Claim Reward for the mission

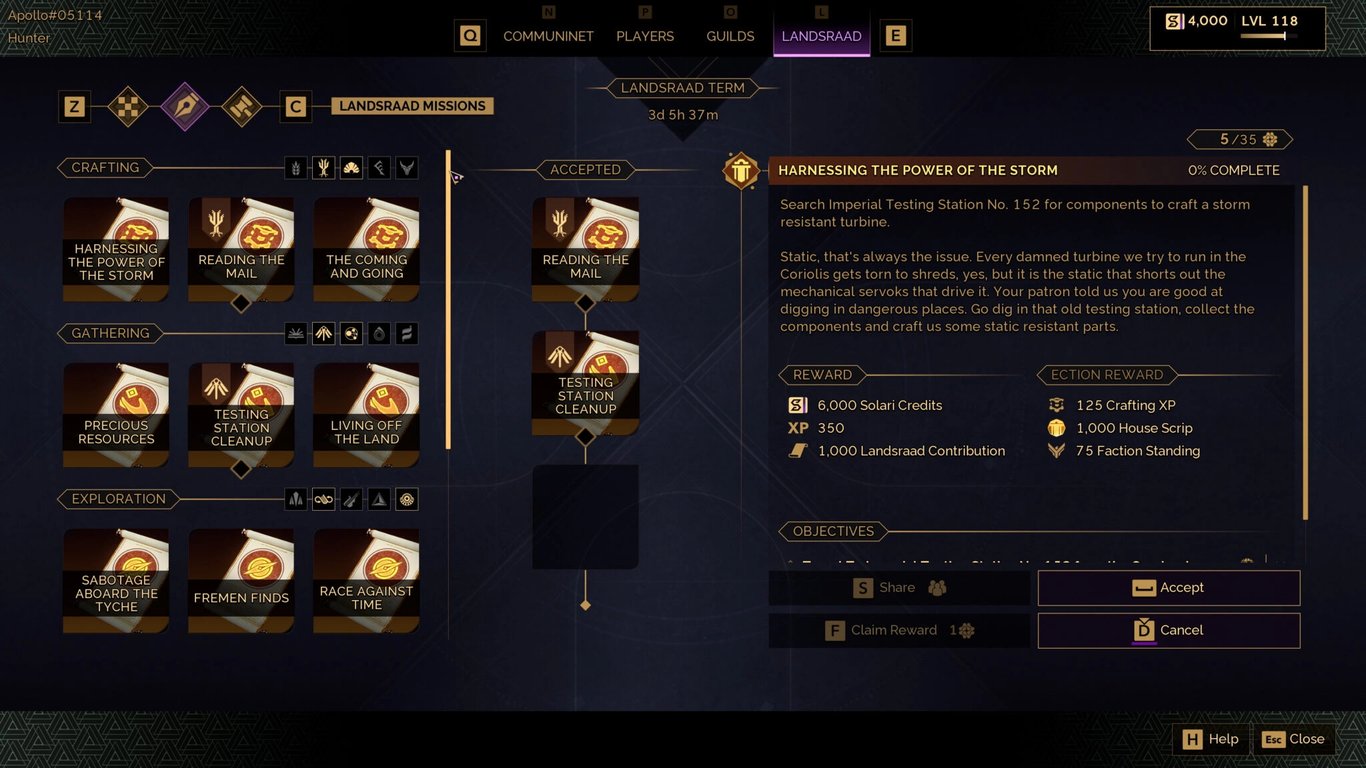coord(898,630)
